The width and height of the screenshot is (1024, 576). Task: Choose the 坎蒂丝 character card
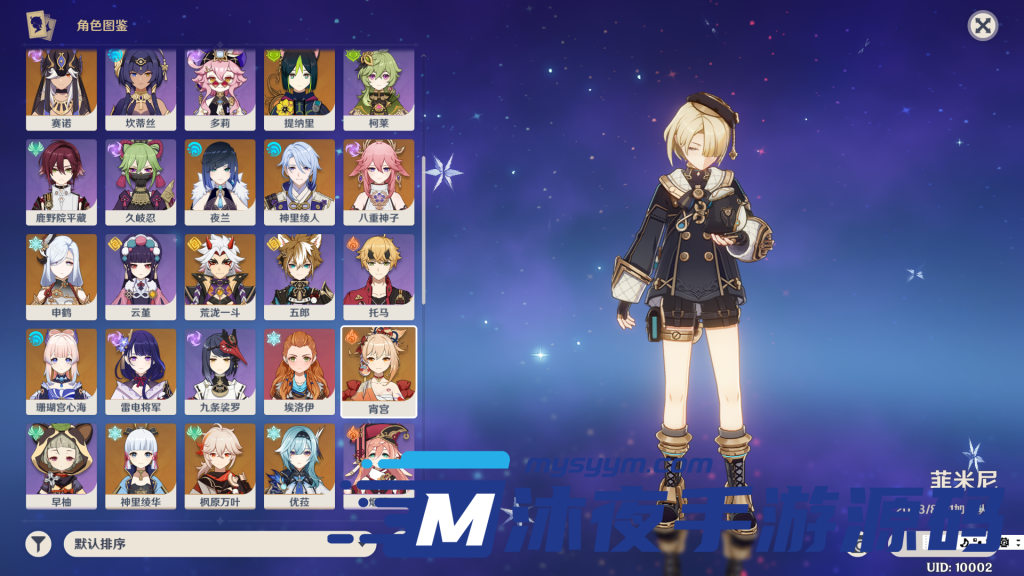click(x=140, y=87)
